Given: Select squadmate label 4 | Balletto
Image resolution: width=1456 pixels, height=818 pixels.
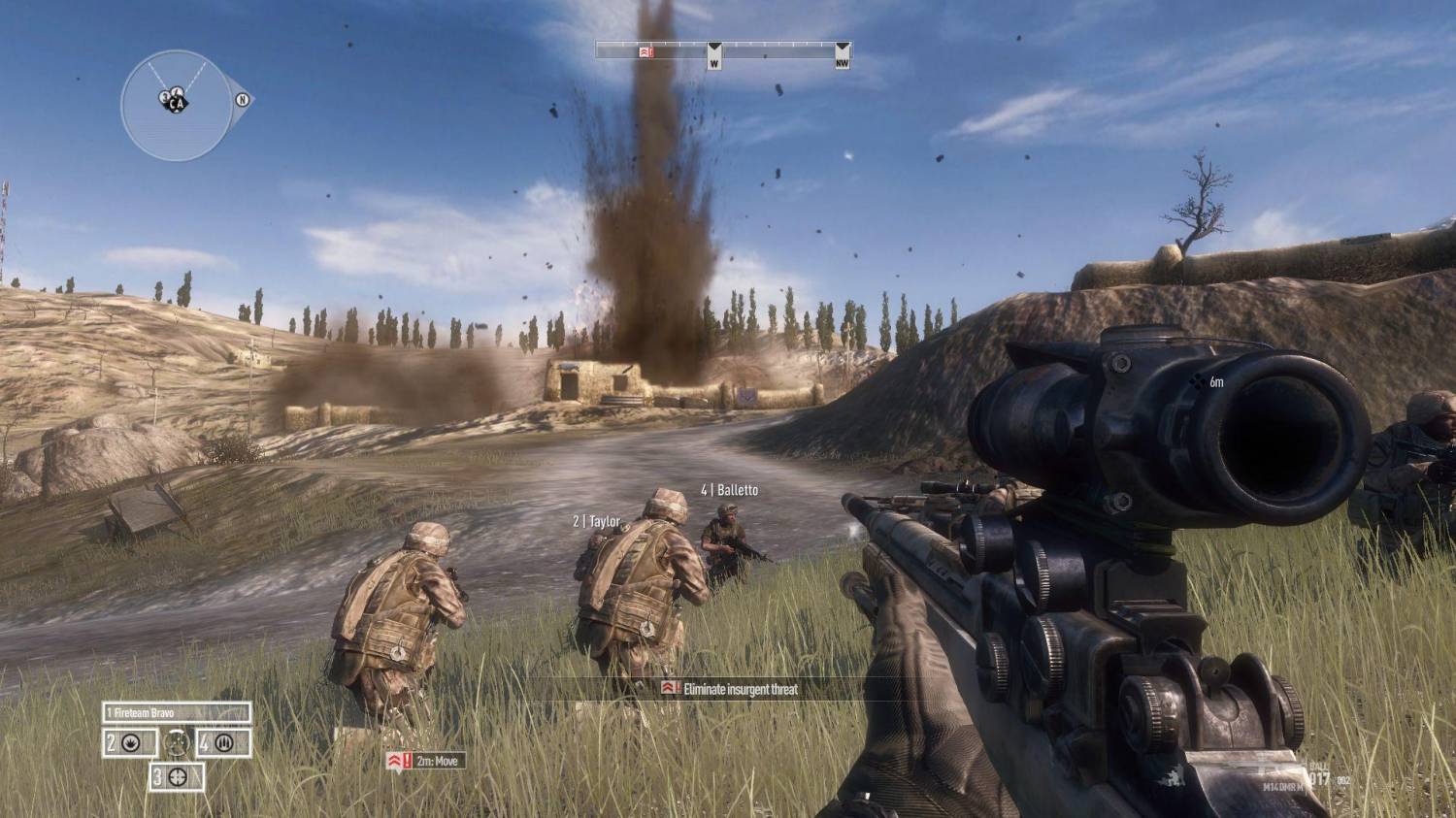Looking at the screenshot, I should click(729, 490).
